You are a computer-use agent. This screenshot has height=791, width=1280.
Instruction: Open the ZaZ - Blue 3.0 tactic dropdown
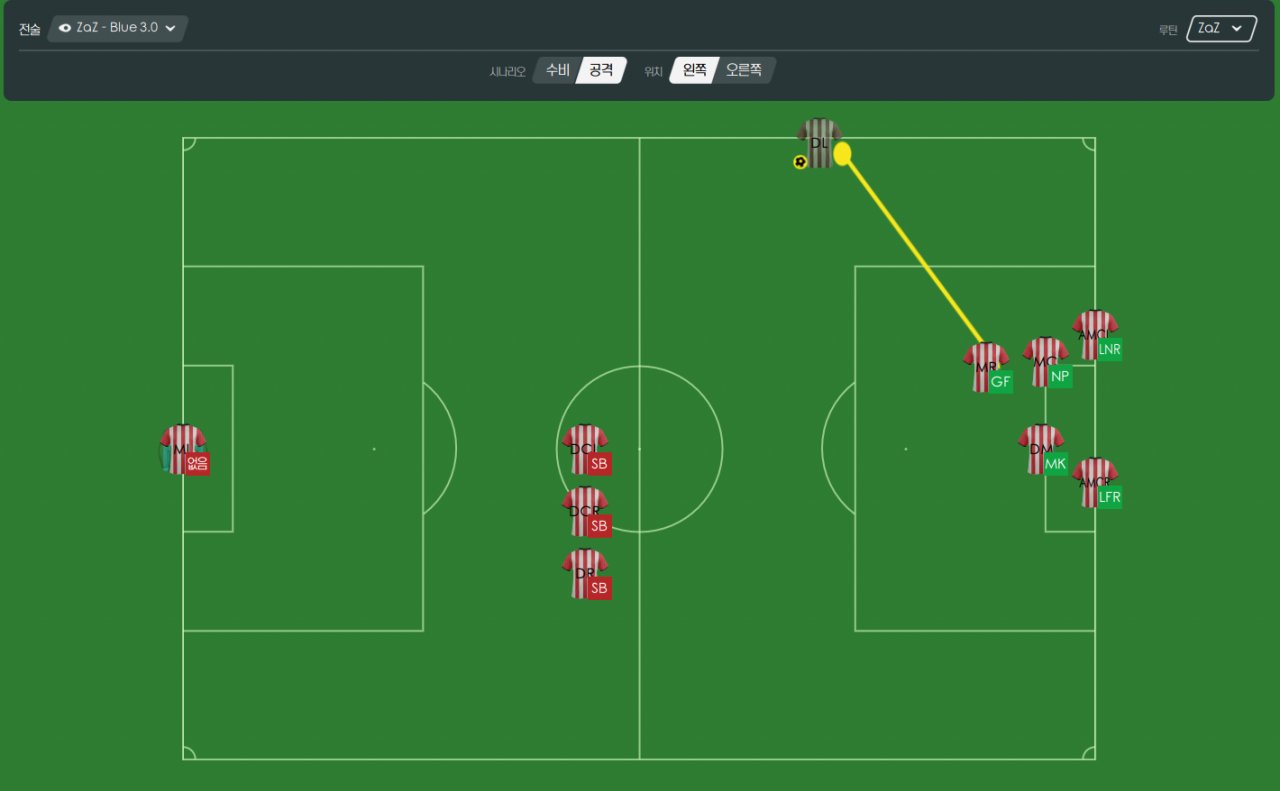pyautogui.click(x=117, y=28)
